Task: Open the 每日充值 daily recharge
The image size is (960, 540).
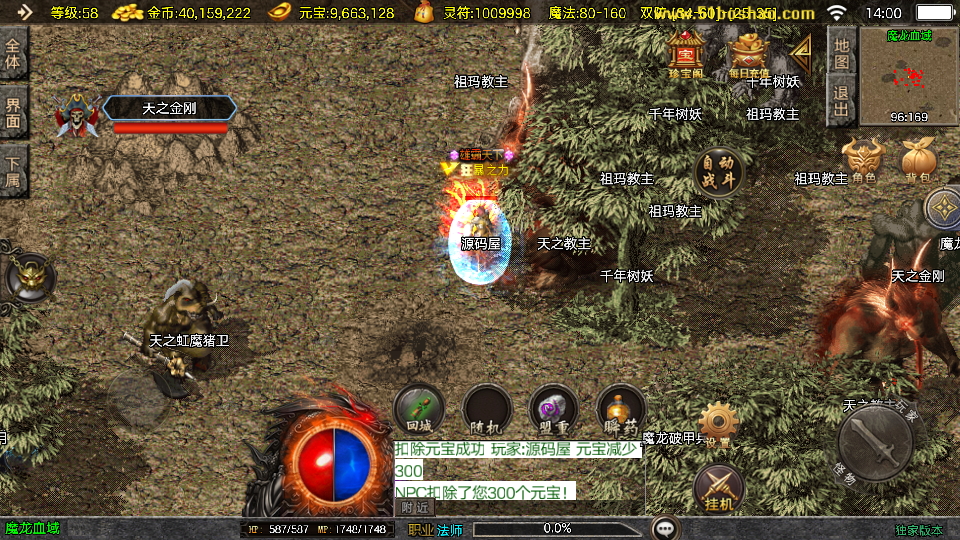Action: pos(749,54)
